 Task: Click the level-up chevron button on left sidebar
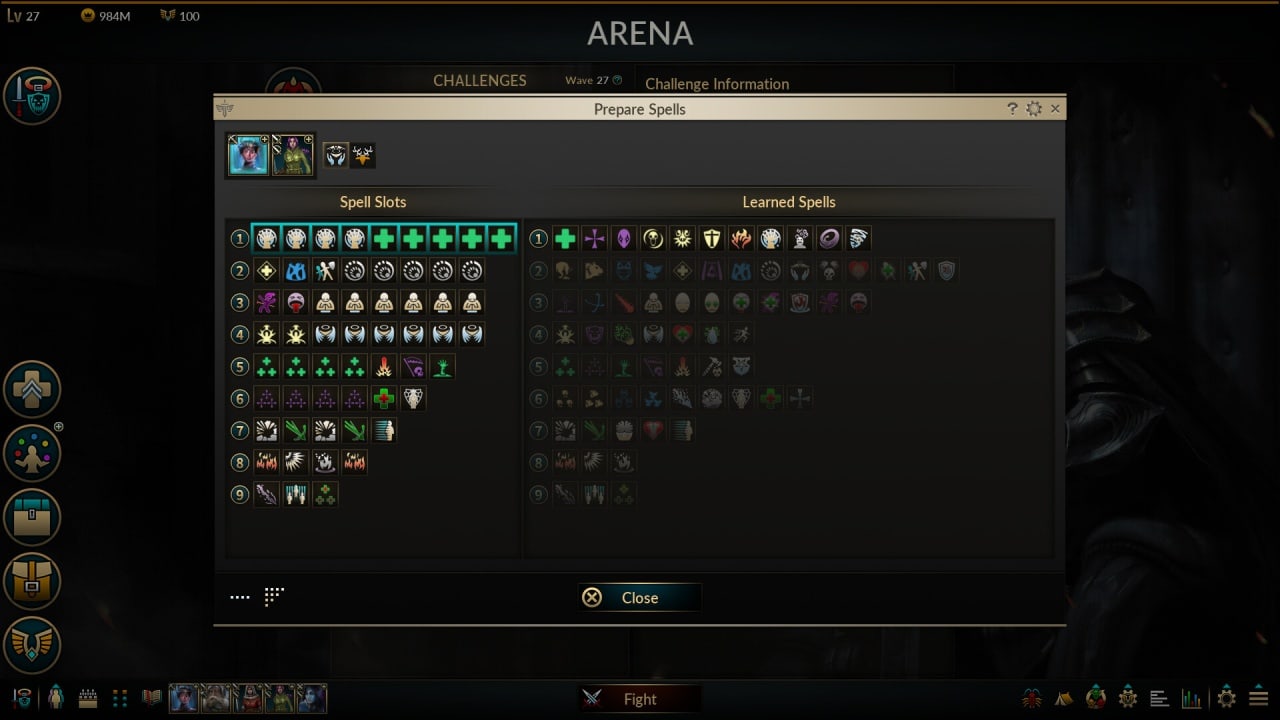coord(32,390)
